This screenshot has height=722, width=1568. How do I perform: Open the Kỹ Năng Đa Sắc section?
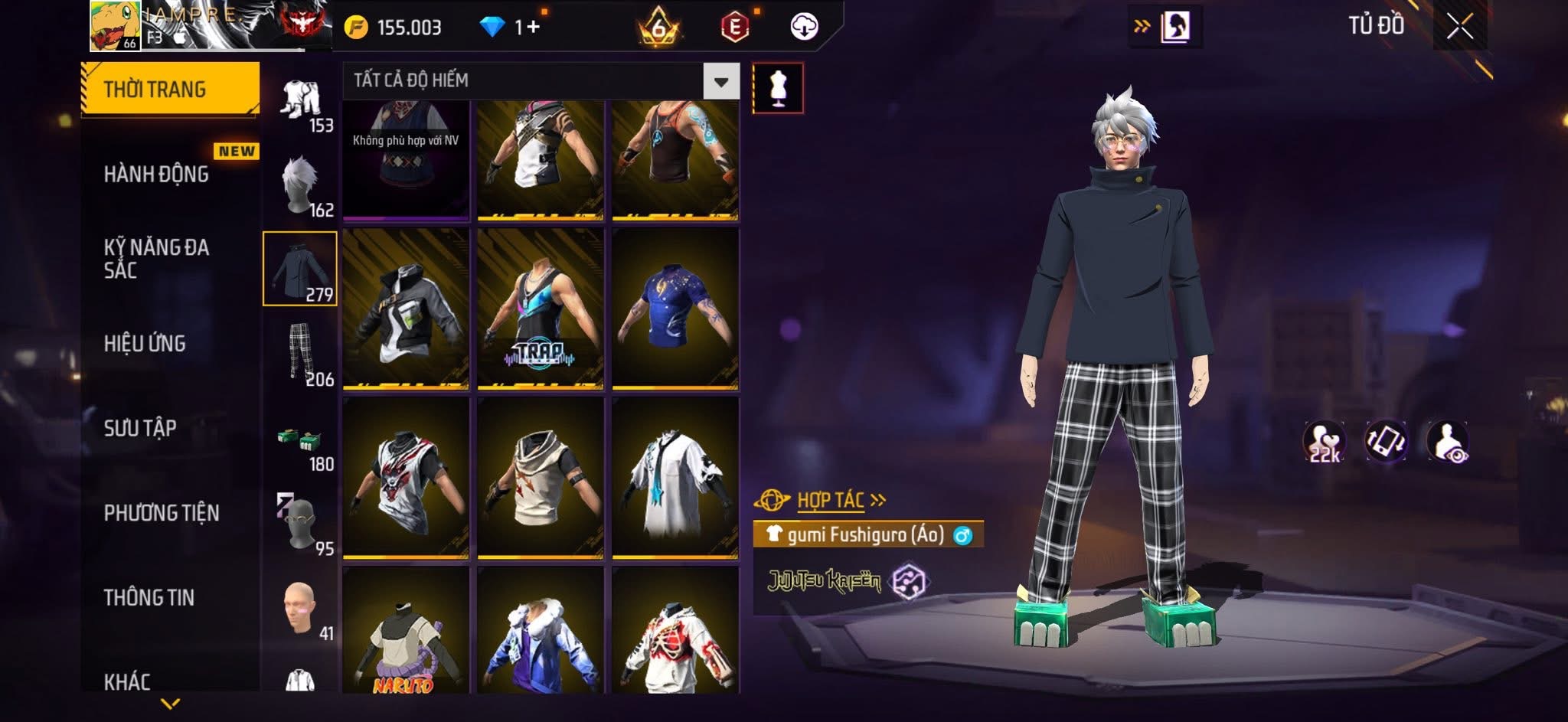tap(157, 259)
